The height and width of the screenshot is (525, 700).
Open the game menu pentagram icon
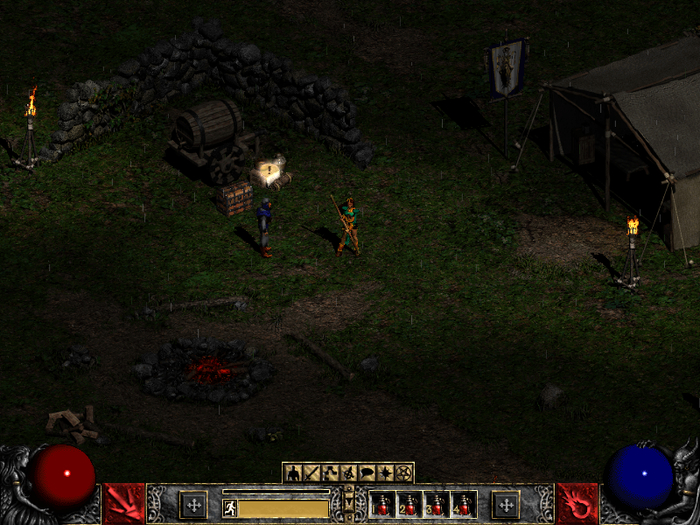[403, 473]
